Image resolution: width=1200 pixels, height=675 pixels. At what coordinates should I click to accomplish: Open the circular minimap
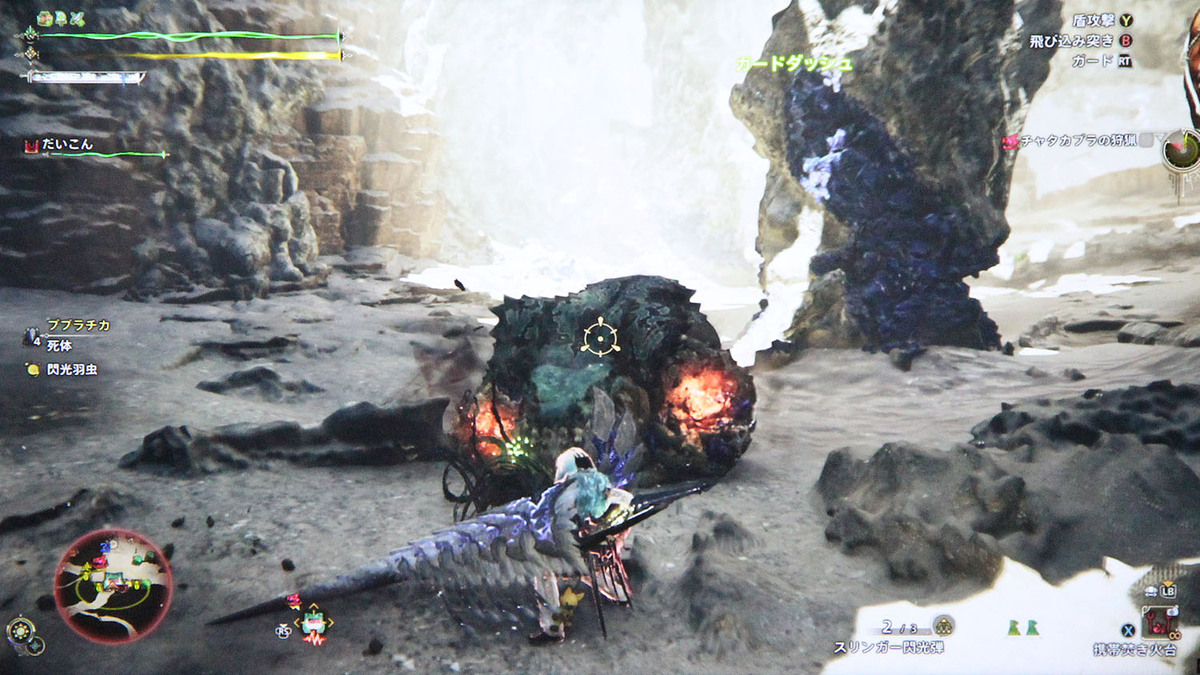pos(113,586)
